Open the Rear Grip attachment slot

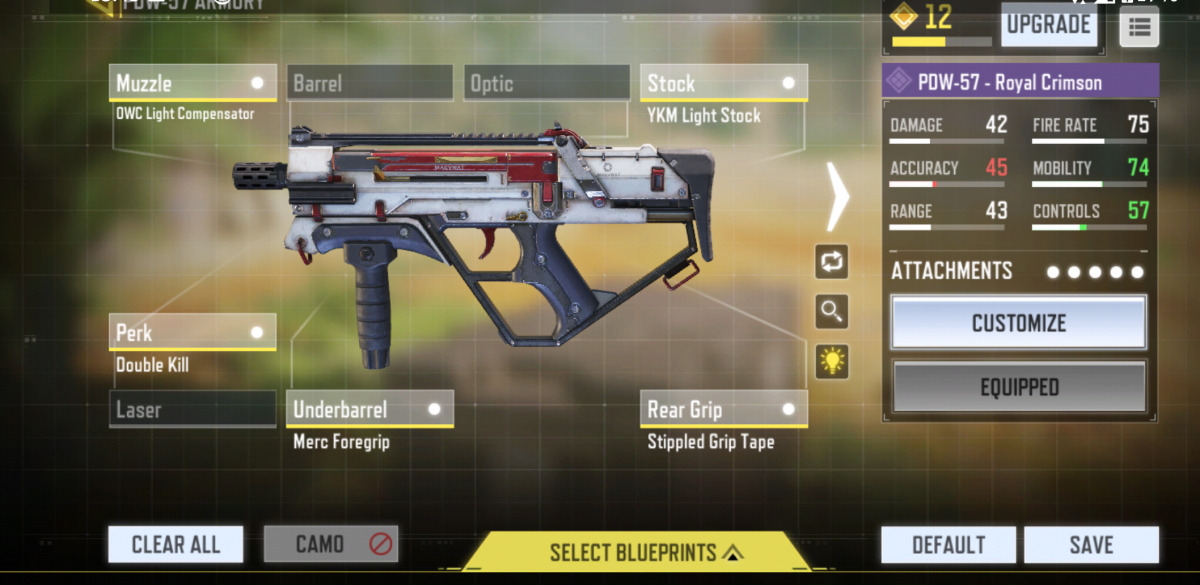pyautogui.click(x=723, y=409)
